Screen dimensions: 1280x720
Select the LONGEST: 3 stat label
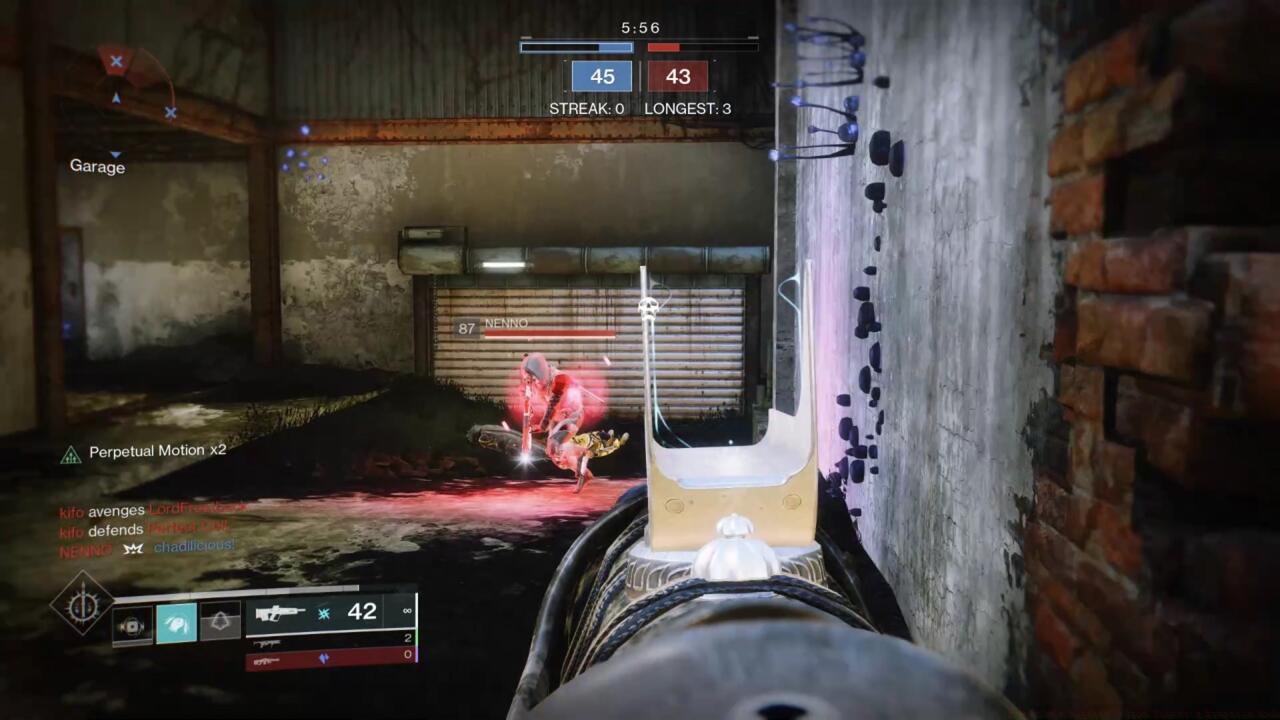click(688, 109)
